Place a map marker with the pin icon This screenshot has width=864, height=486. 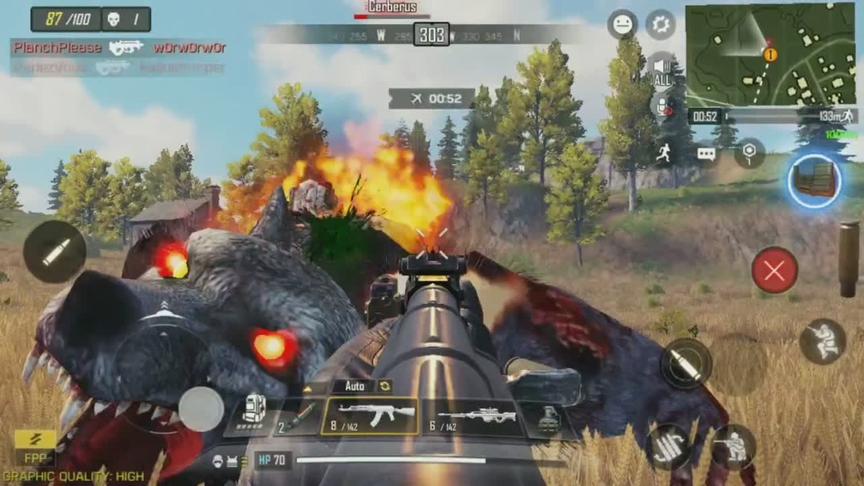pos(749,152)
